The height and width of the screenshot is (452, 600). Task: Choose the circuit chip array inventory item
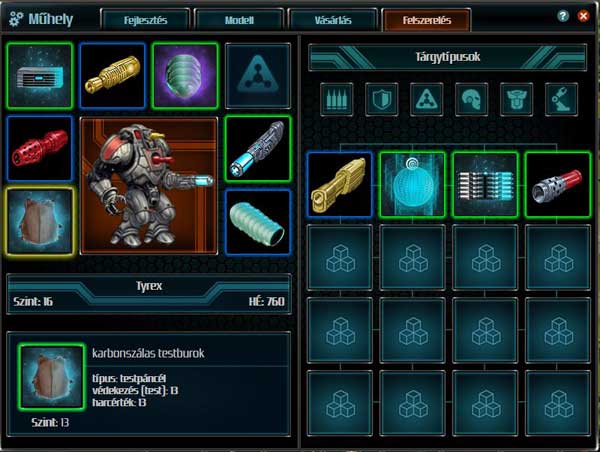[485, 184]
